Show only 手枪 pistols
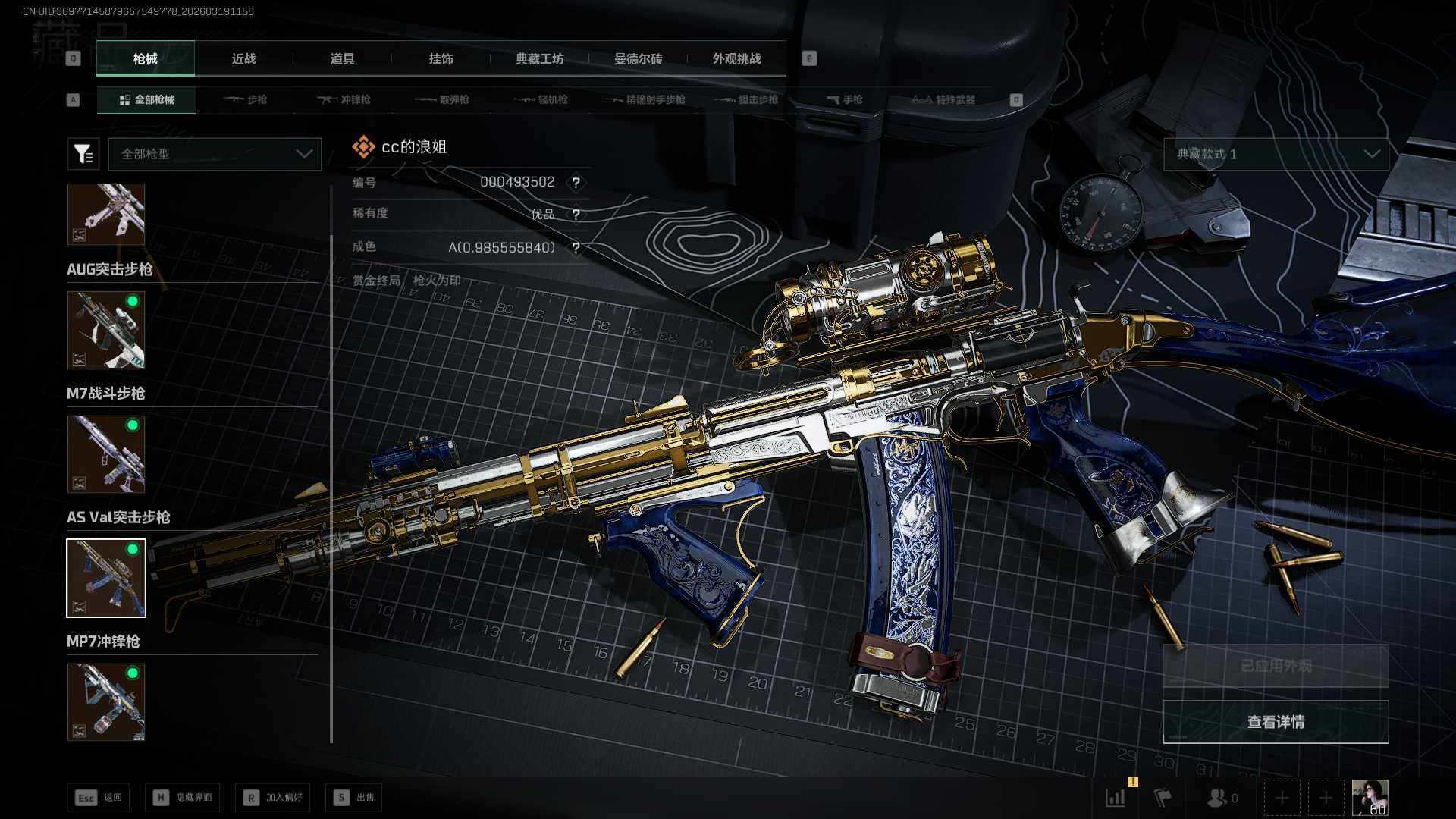Viewport: 1456px width, 819px height. [845, 99]
